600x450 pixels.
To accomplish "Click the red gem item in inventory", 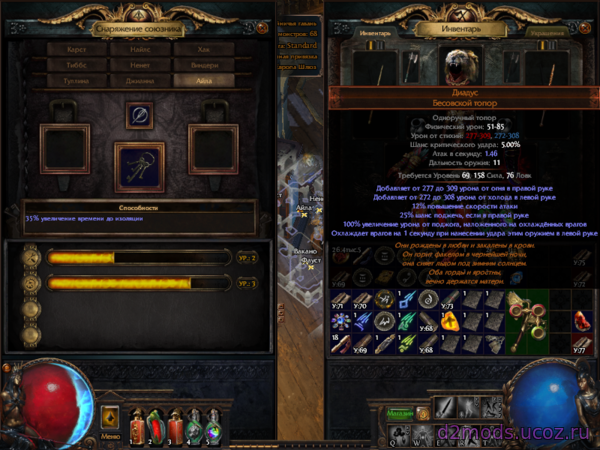I will point(583,320).
